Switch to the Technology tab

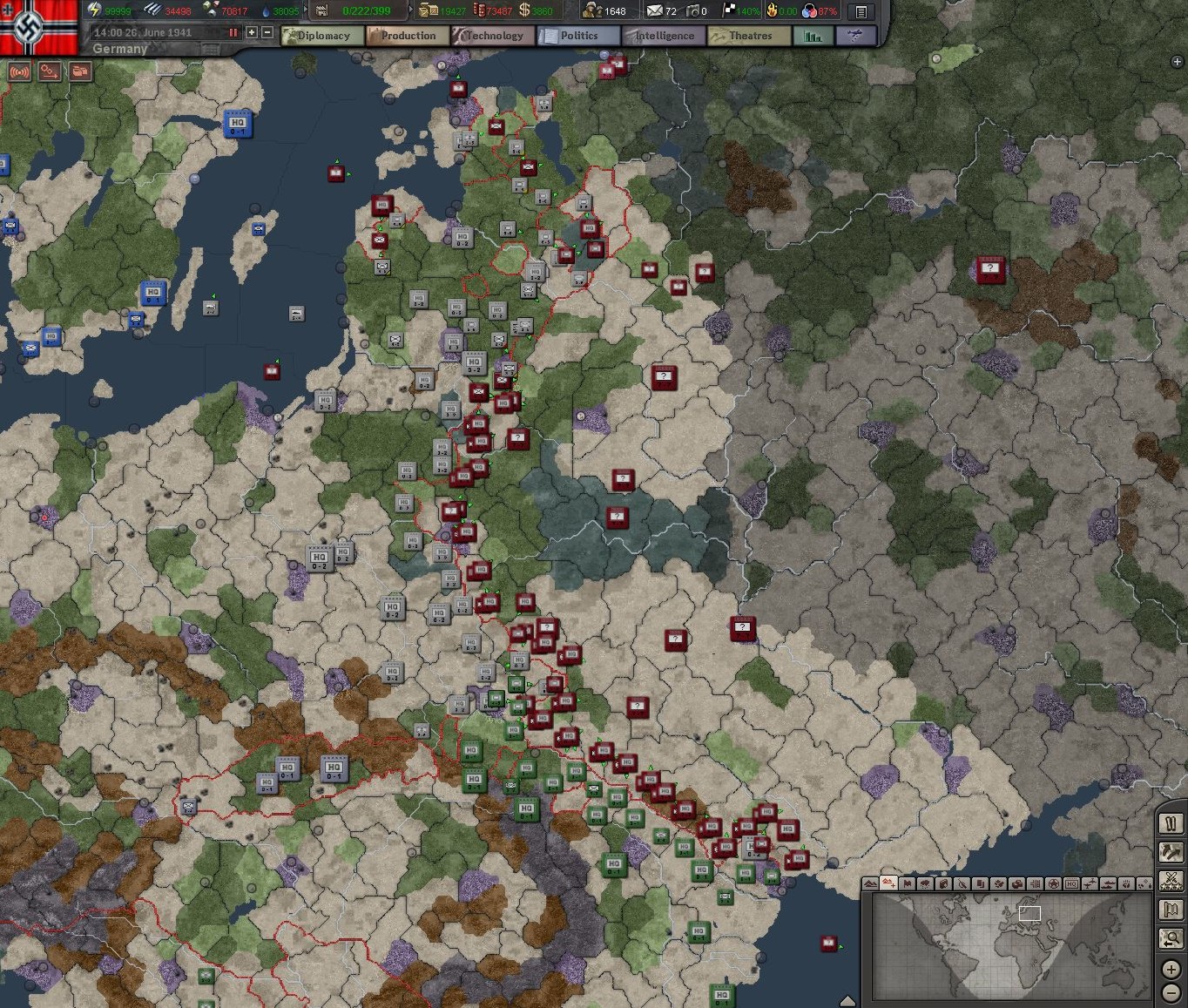tap(492, 36)
